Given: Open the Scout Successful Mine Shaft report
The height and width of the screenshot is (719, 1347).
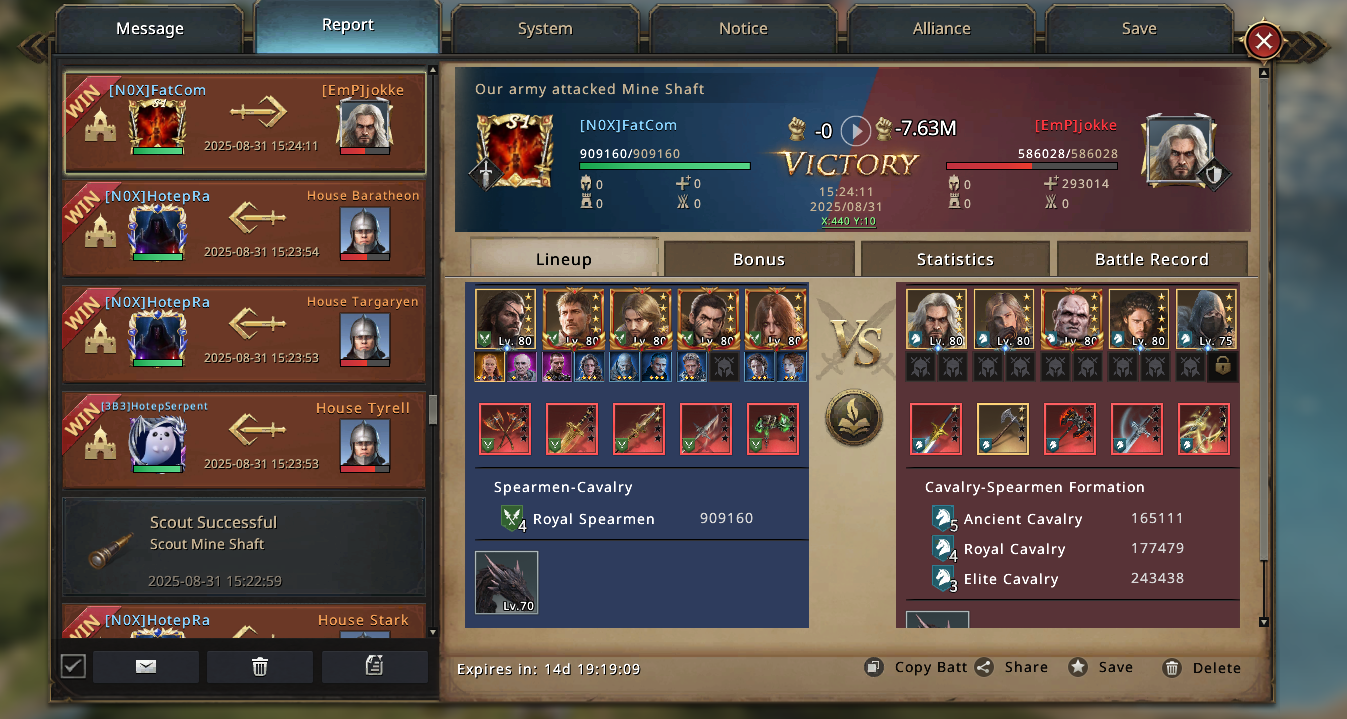Looking at the screenshot, I should point(244,546).
